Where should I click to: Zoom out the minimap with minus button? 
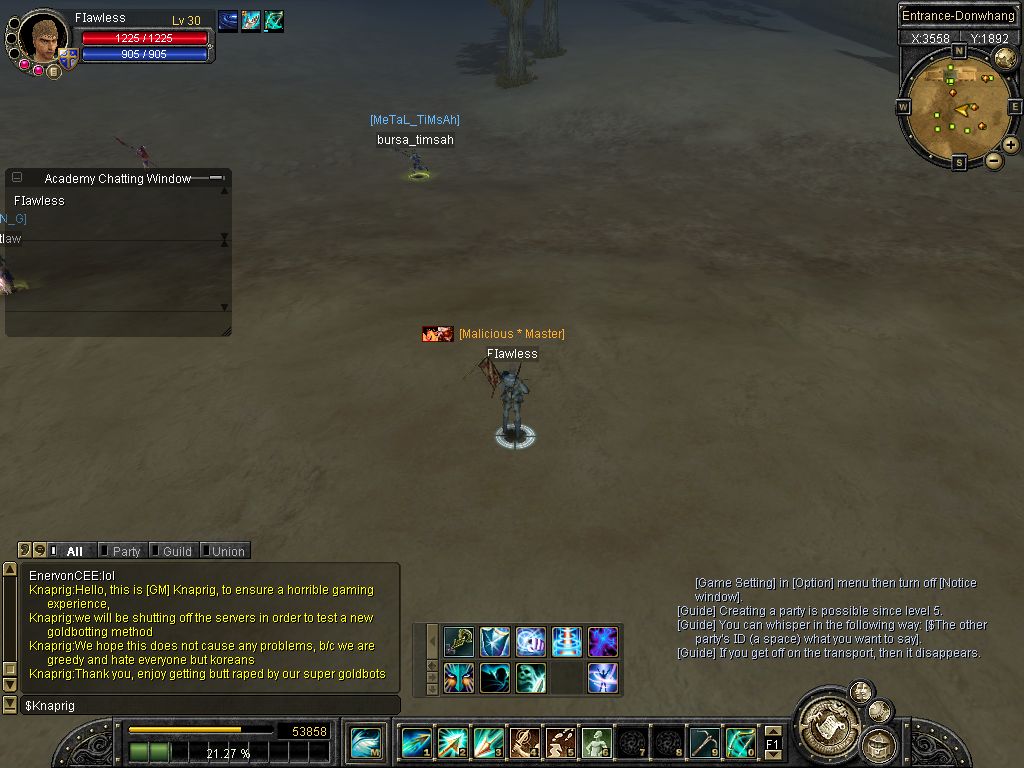[x=994, y=160]
